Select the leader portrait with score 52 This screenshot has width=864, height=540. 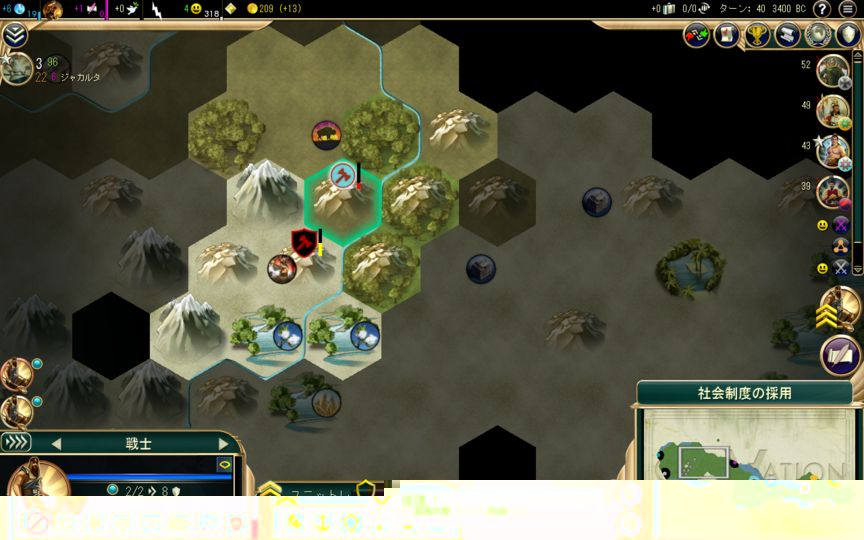[832, 71]
